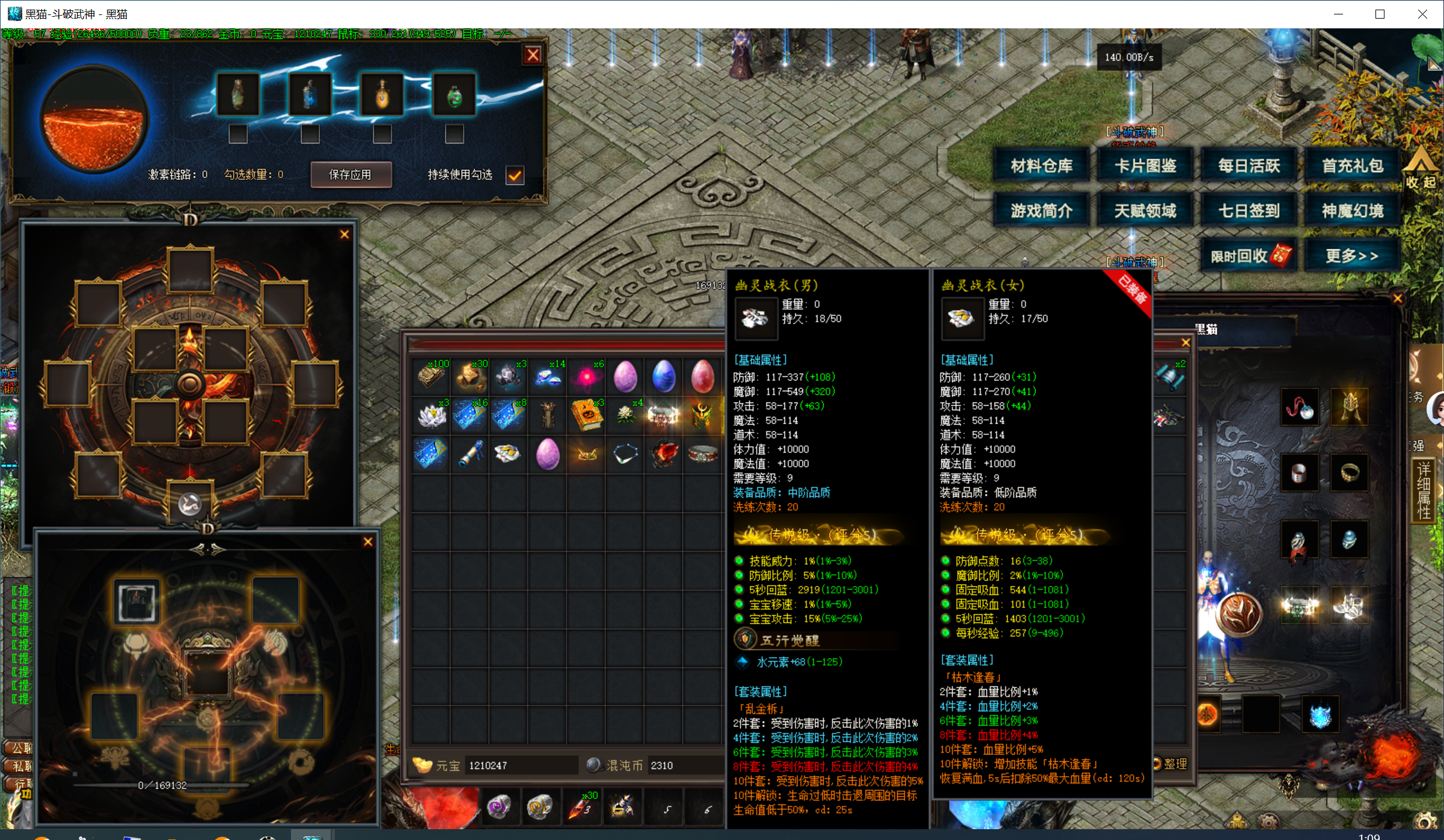Enter the 神魔幻境 menu

click(1352, 211)
